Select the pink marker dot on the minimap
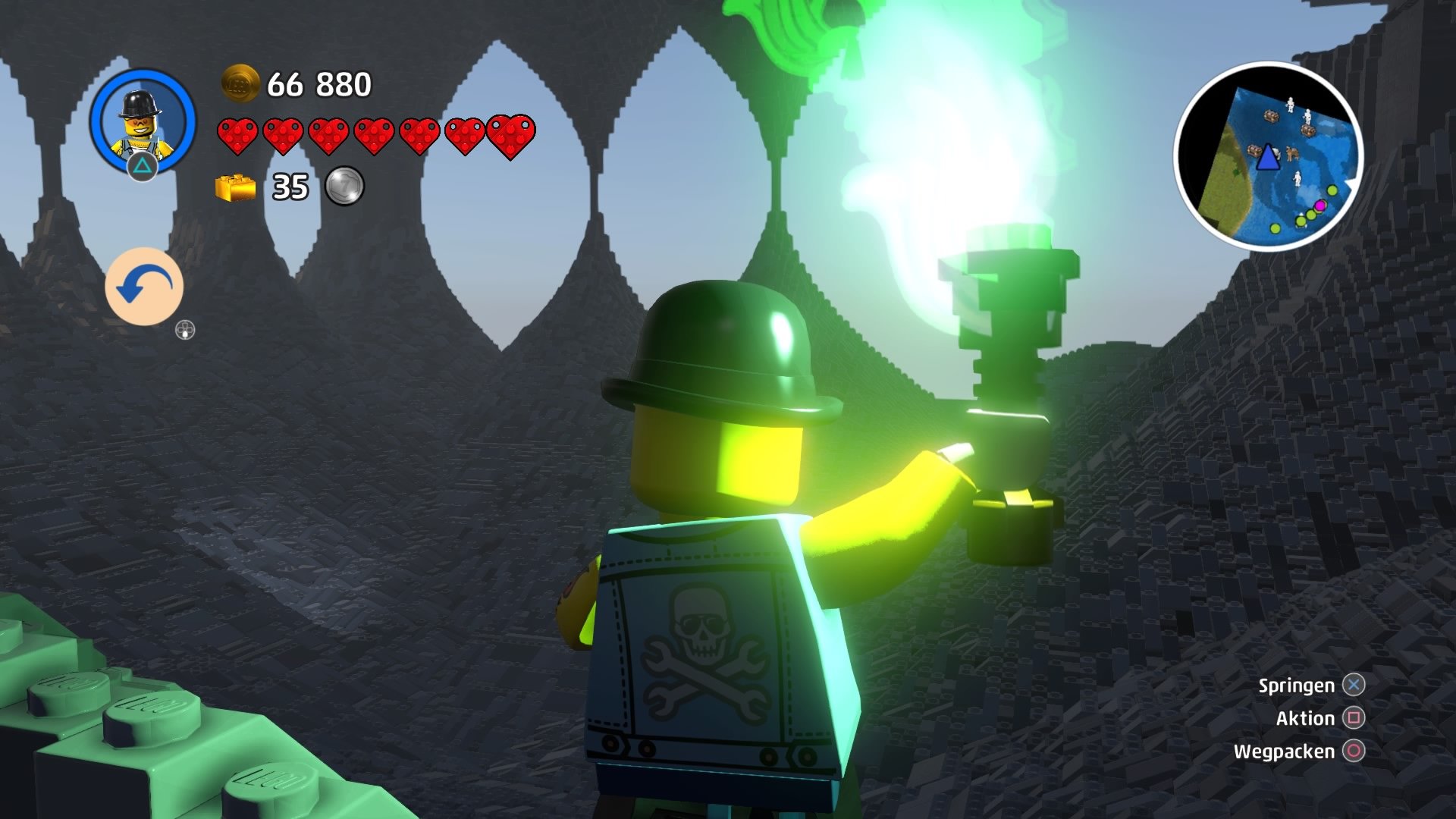This screenshot has width=1456, height=819. pyautogui.click(x=1320, y=206)
